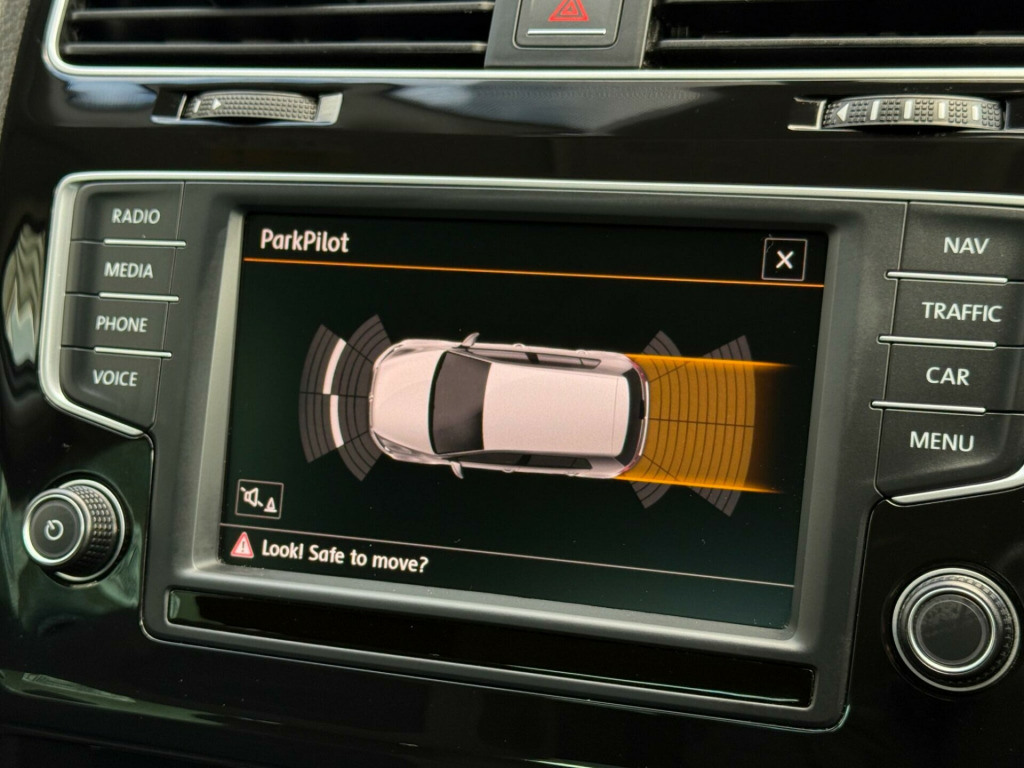
Task: Open the CAR settings button
Action: click(x=947, y=376)
